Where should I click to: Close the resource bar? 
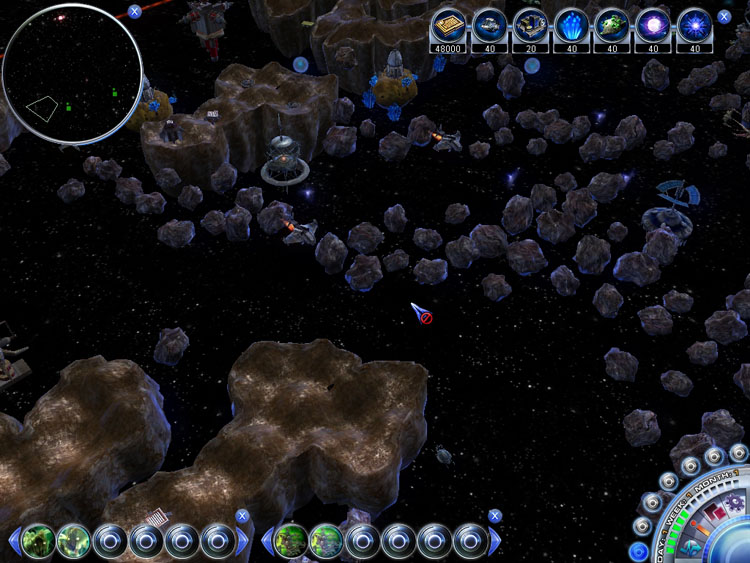pos(724,17)
